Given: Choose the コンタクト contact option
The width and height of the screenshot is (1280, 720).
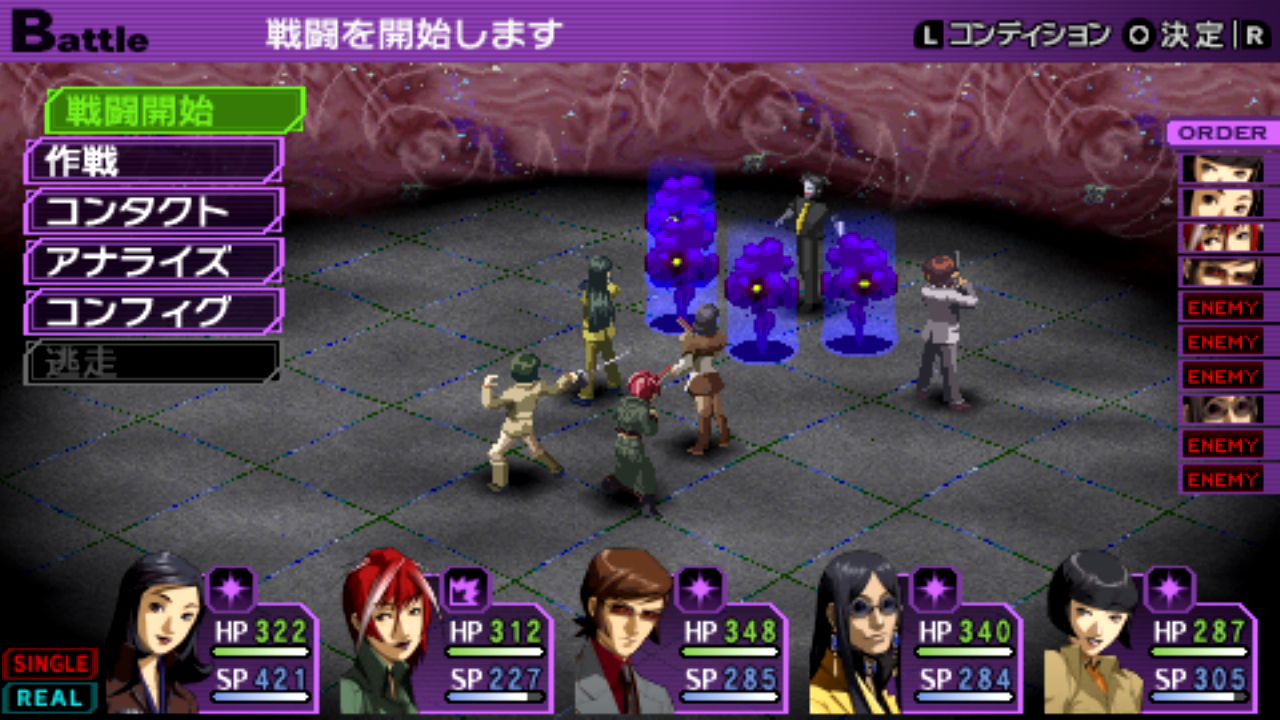Looking at the screenshot, I should [x=152, y=211].
